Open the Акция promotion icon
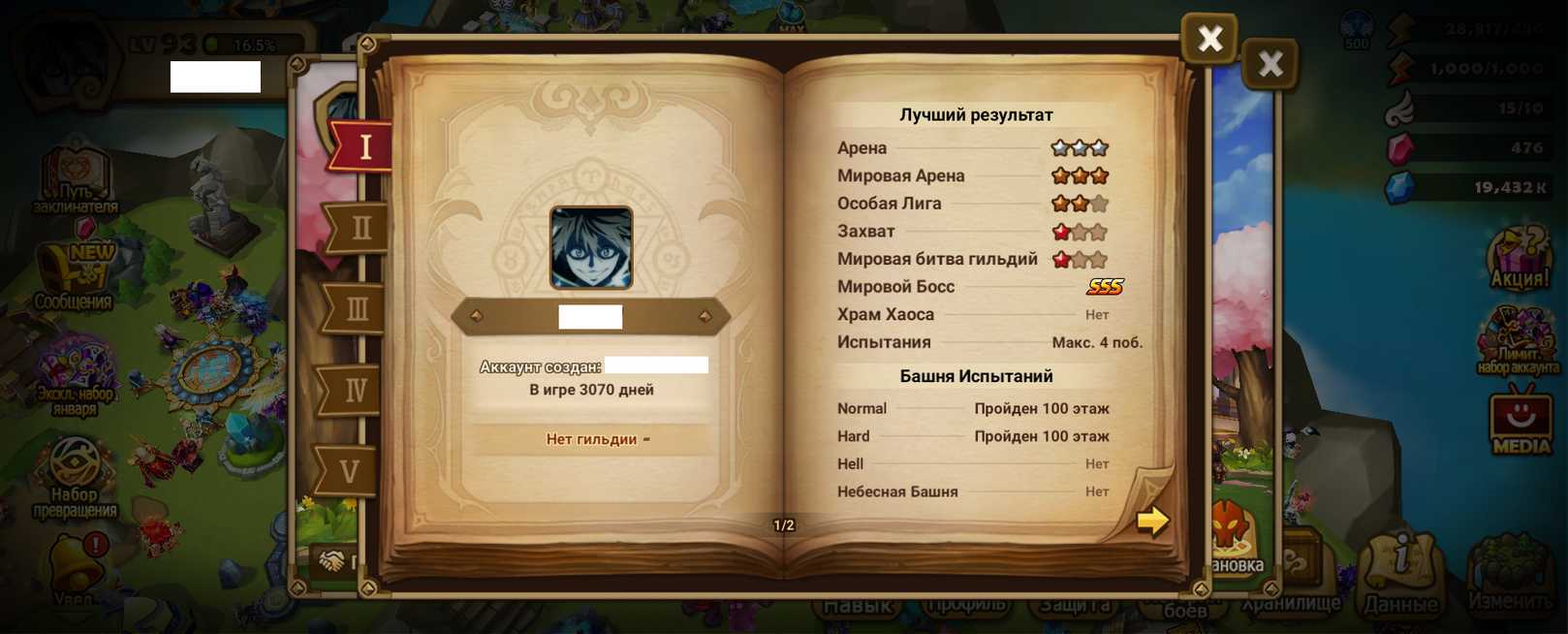The height and width of the screenshot is (634, 1568). (x=1519, y=260)
